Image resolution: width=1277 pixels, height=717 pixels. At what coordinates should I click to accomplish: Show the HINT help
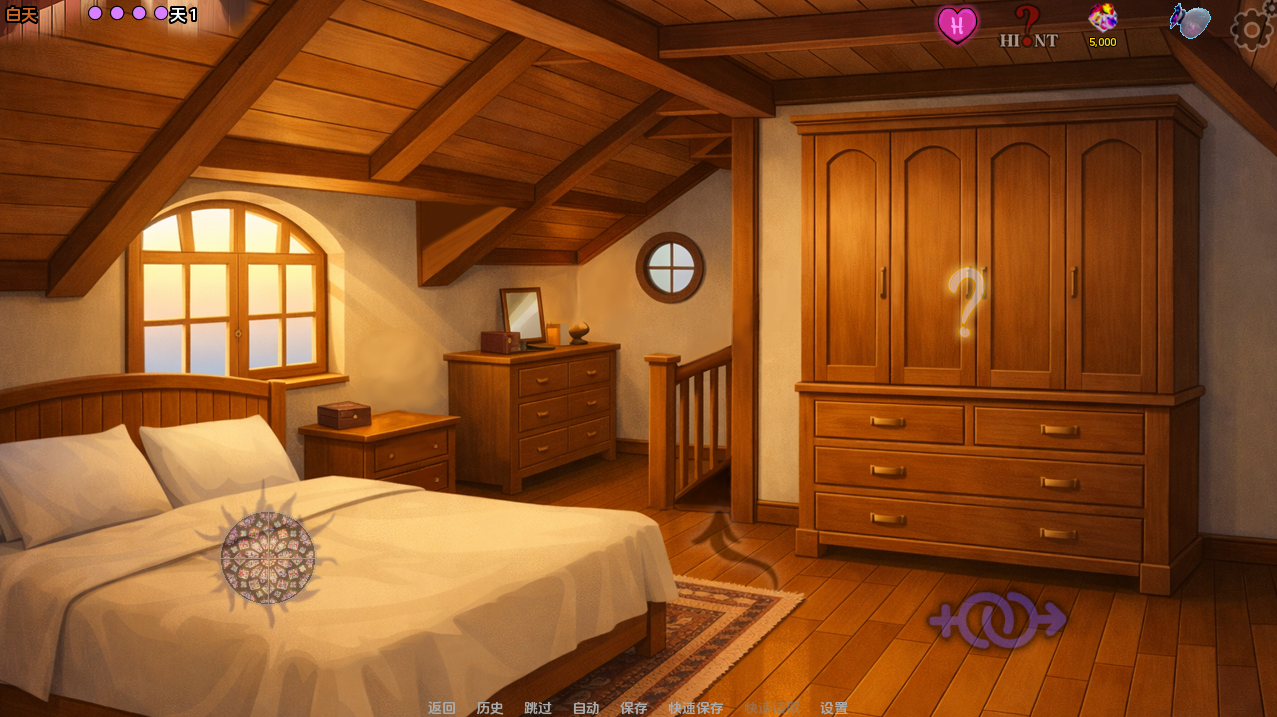click(x=1028, y=27)
